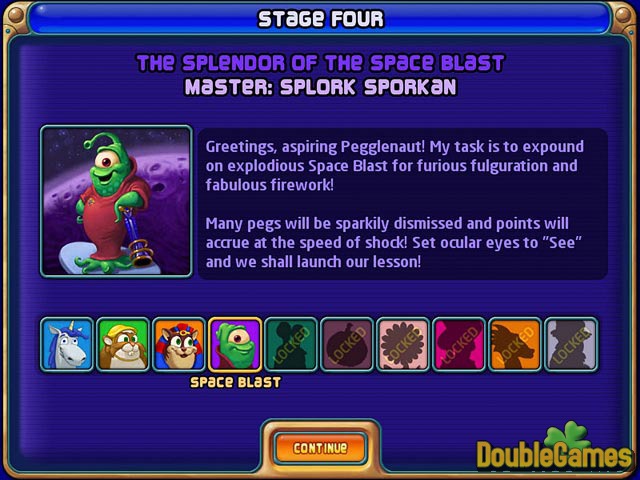Click the orange Continue button
The width and height of the screenshot is (640, 480).
point(320,448)
